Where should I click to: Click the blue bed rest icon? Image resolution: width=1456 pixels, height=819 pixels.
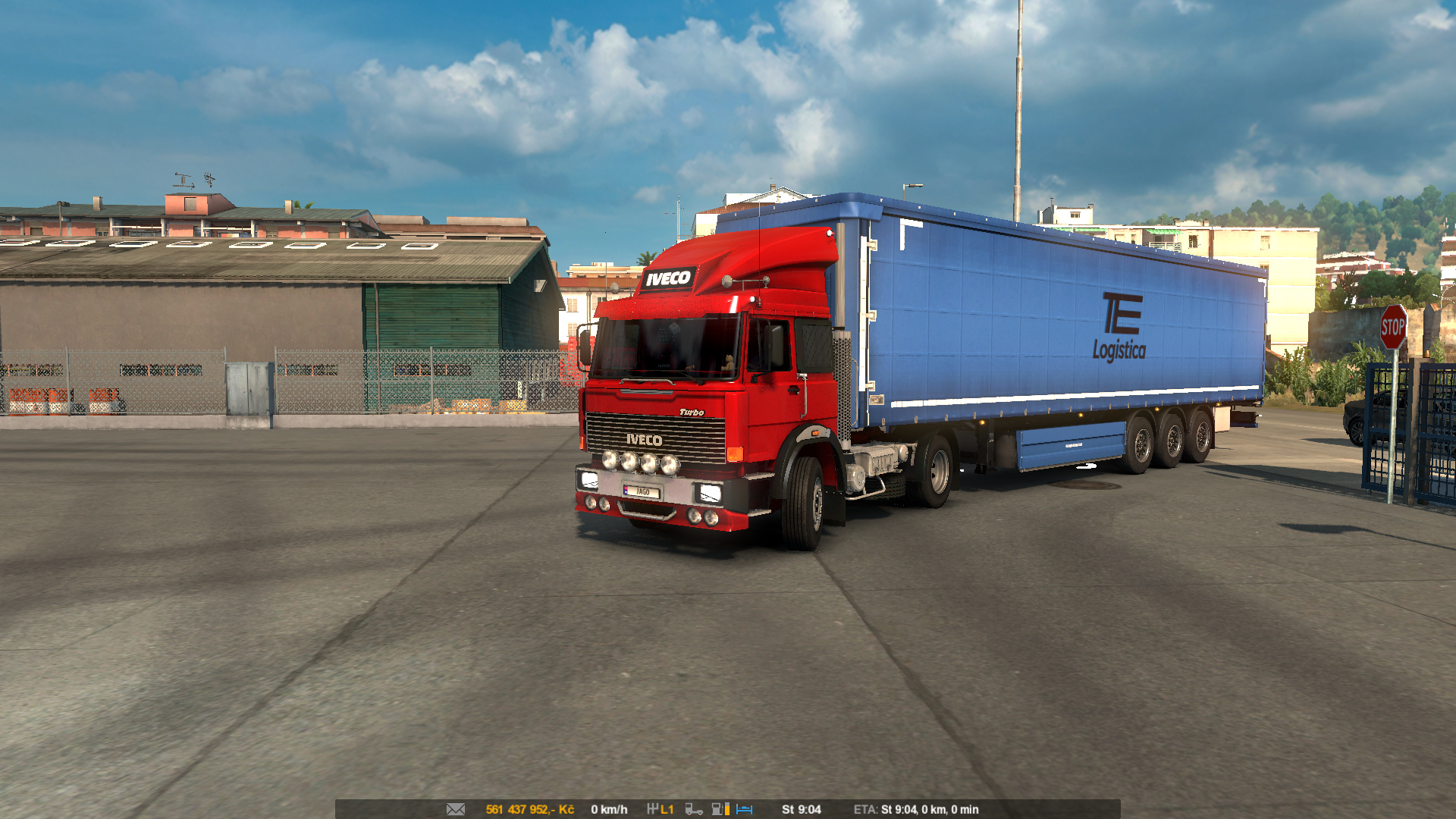(745, 809)
